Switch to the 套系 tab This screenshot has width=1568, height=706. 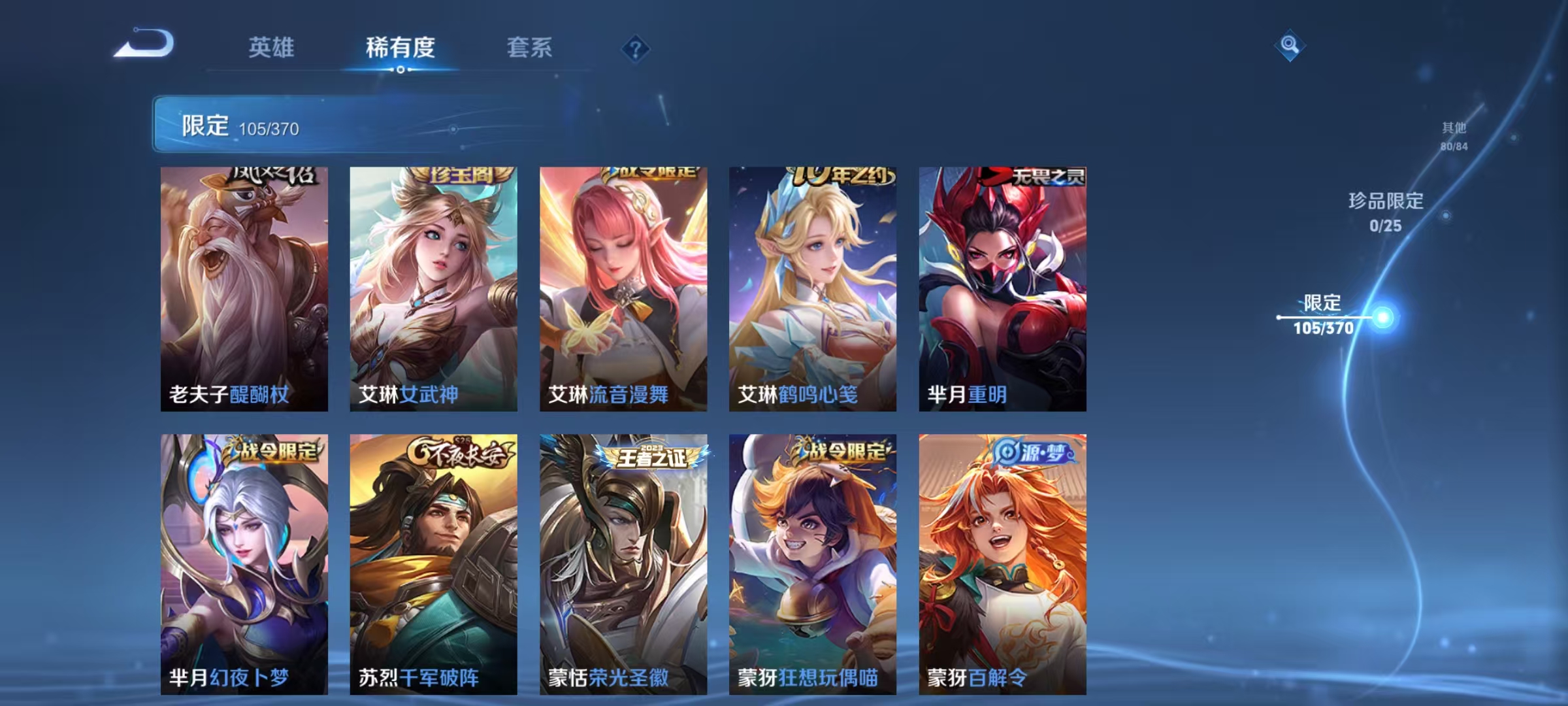[531, 48]
